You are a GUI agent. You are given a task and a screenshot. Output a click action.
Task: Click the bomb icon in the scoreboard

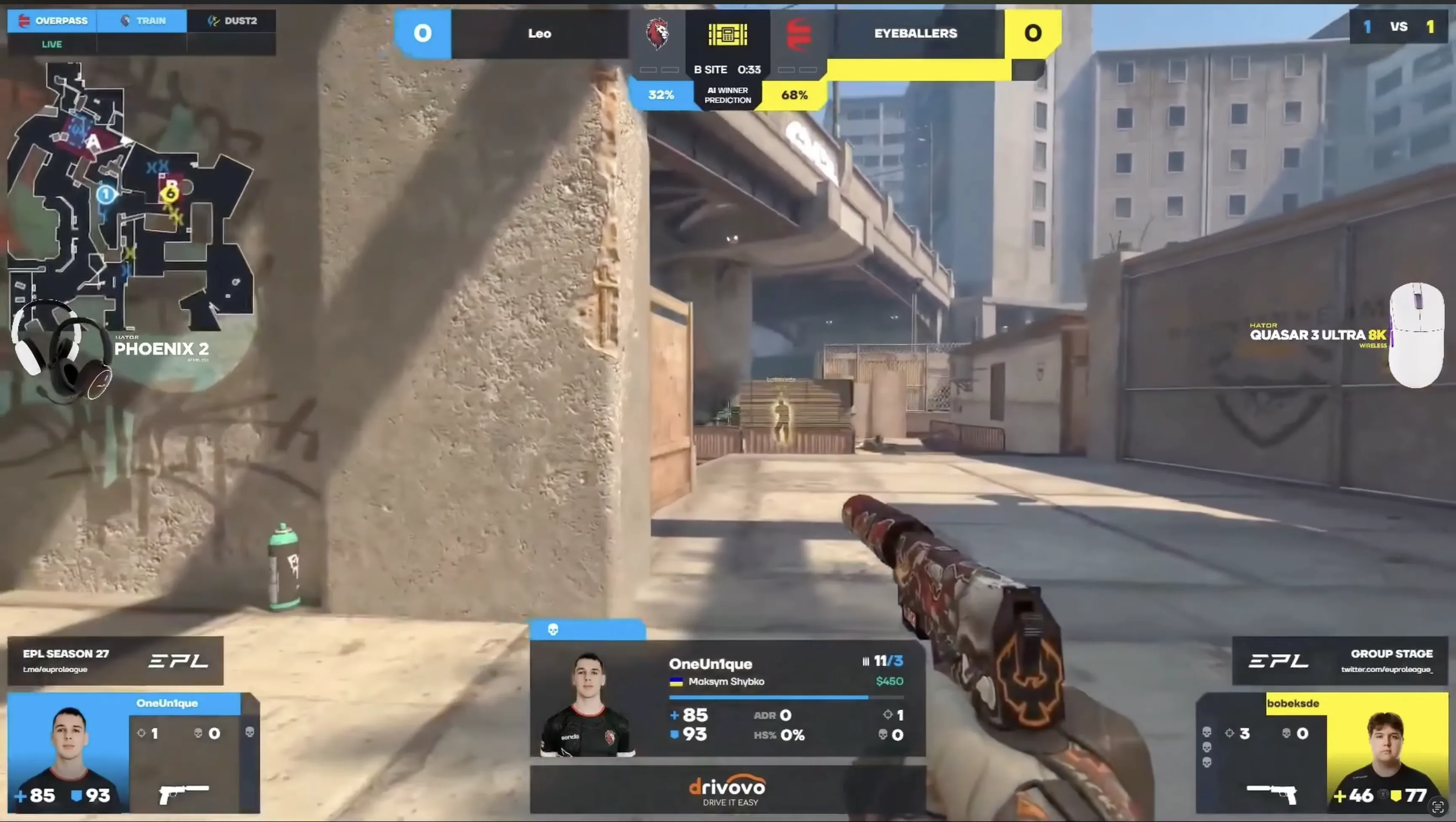pyautogui.click(x=728, y=35)
